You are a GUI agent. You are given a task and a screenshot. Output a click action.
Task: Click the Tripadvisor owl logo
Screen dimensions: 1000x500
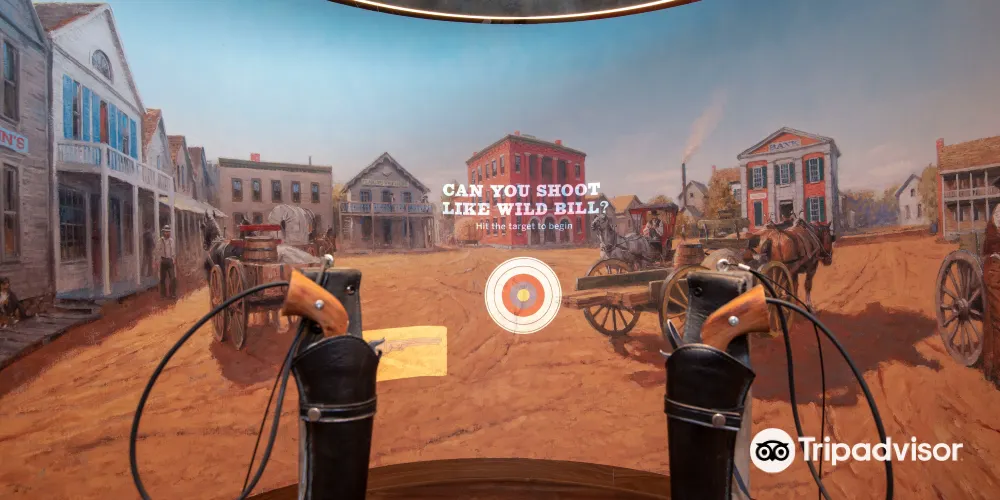(772, 450)
